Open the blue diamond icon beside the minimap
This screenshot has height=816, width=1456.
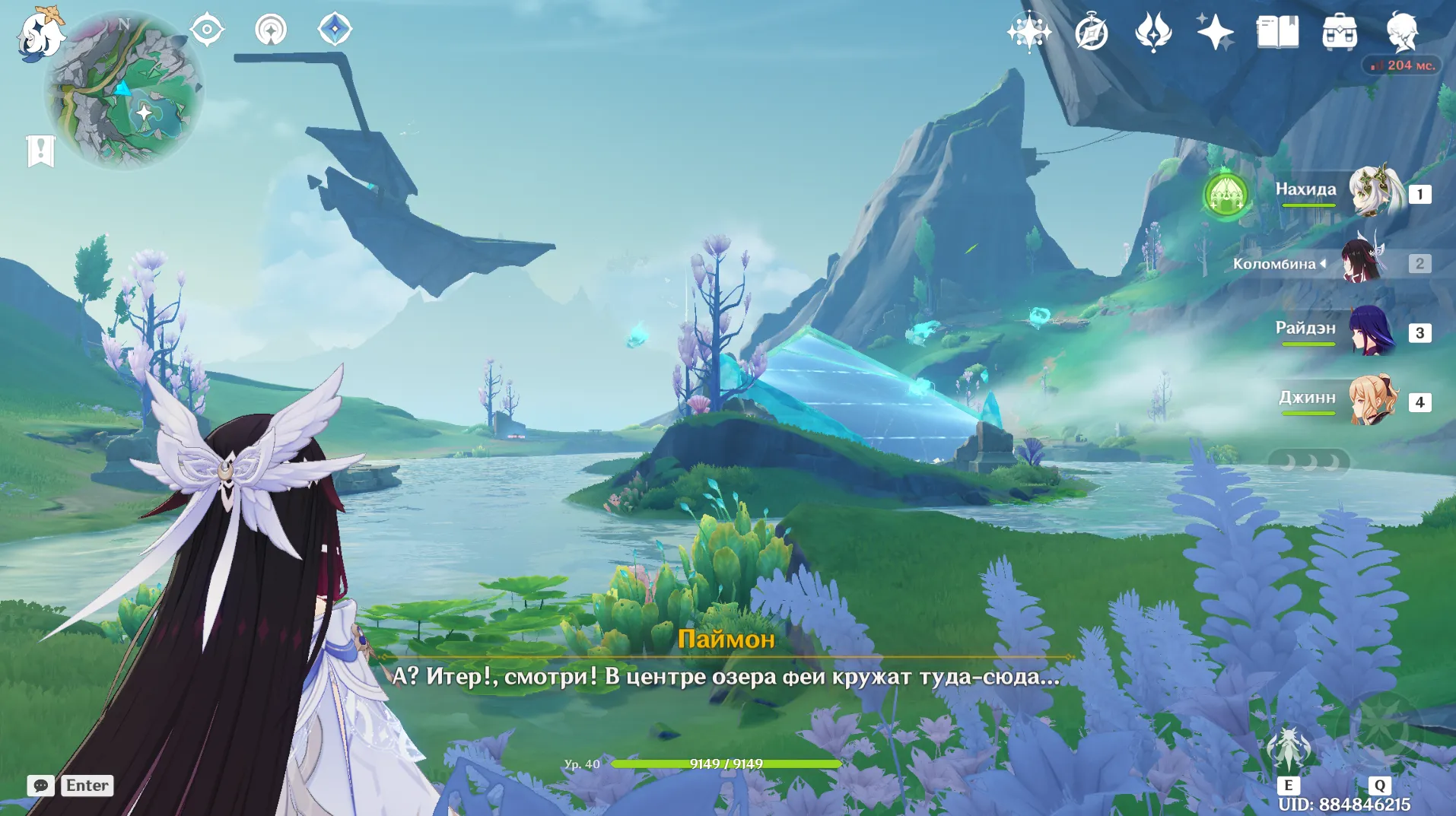pos(335,30)
